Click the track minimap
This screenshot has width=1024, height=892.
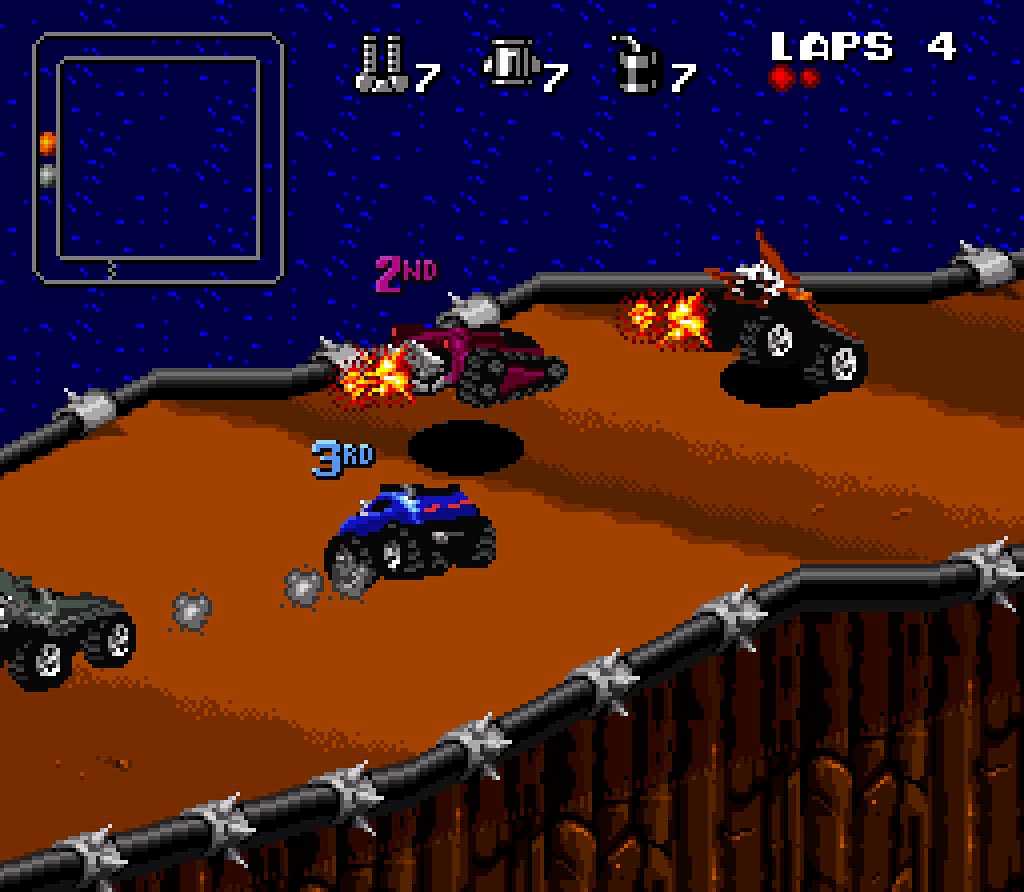[159, 158]
